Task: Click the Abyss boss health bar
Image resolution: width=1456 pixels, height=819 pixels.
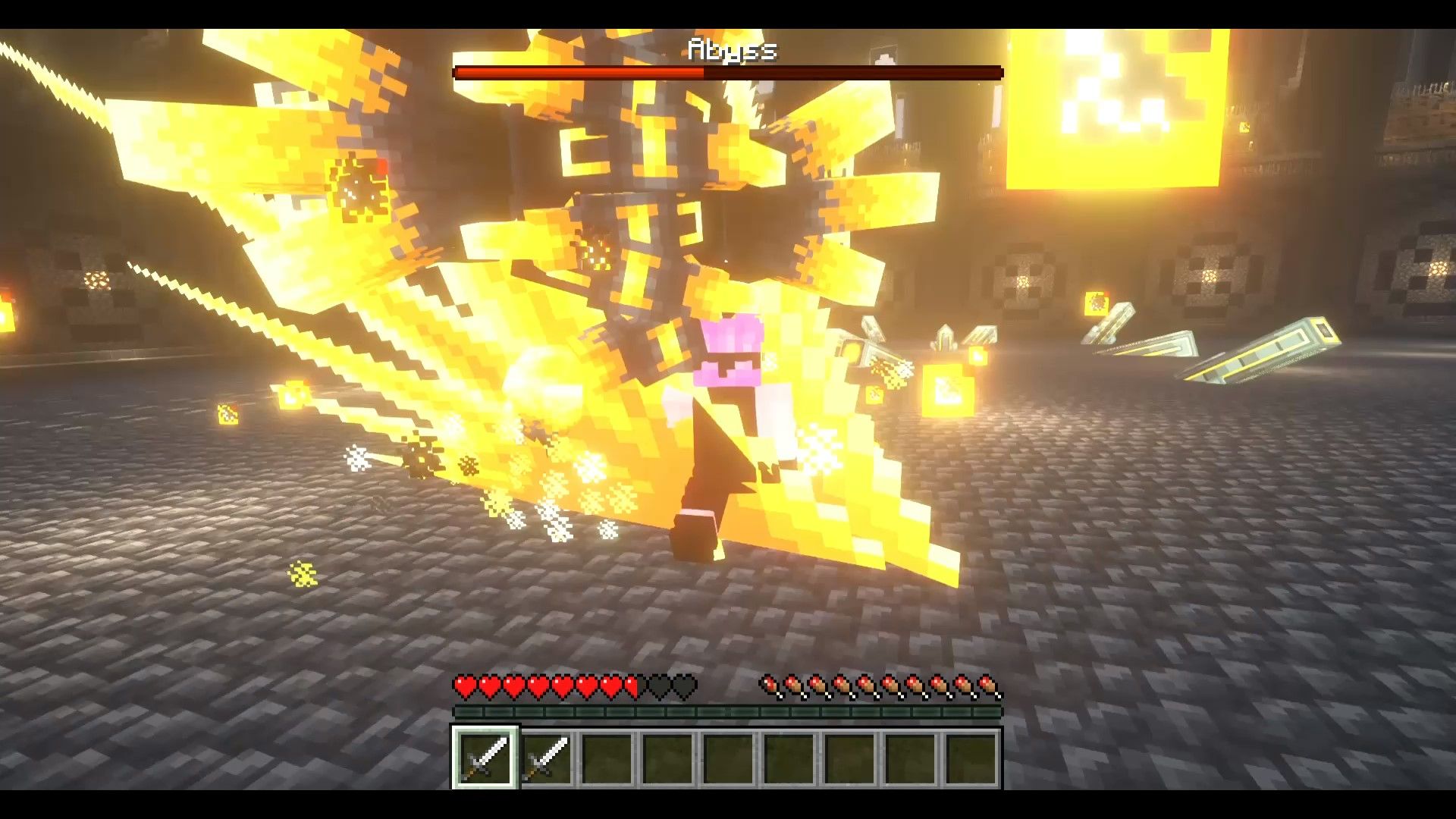Action: (x=728, y=73)
